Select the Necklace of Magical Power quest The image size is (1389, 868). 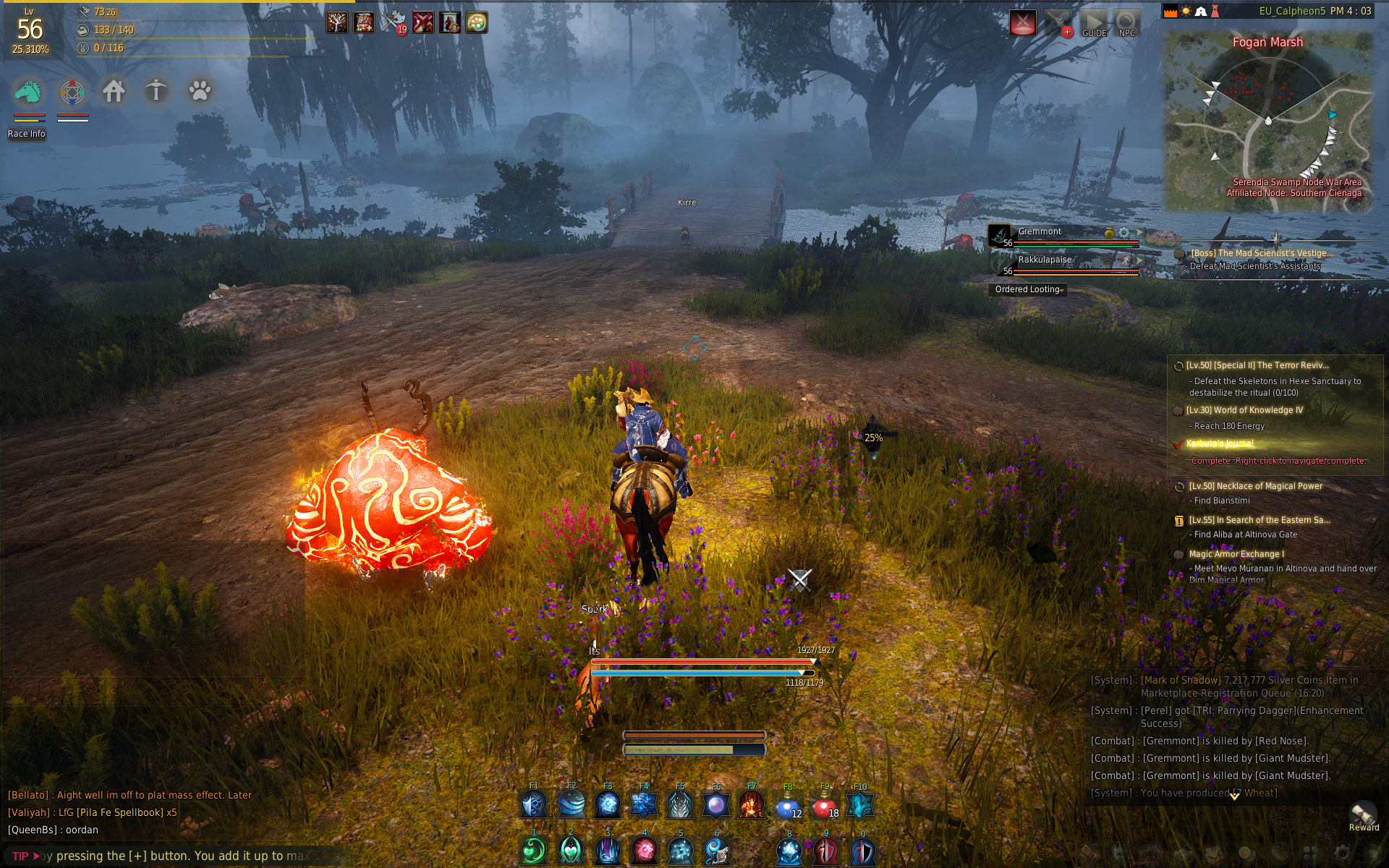point(1255,486)
